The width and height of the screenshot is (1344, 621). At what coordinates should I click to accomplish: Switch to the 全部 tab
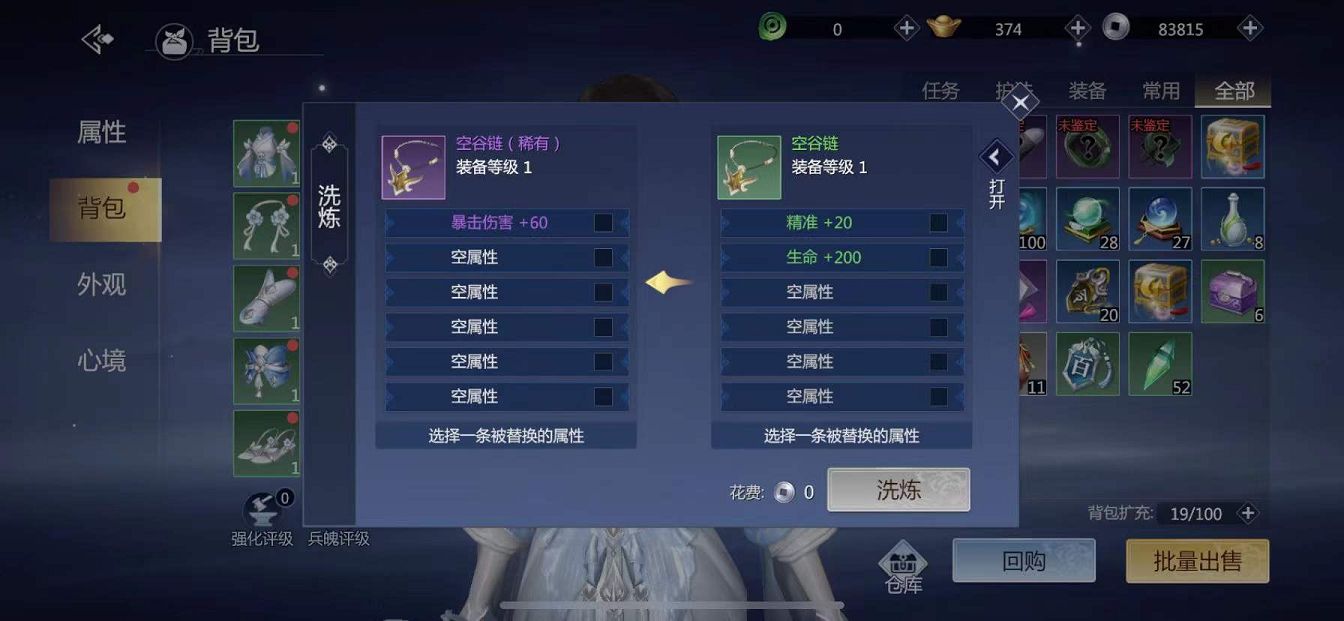[1234, 91]
